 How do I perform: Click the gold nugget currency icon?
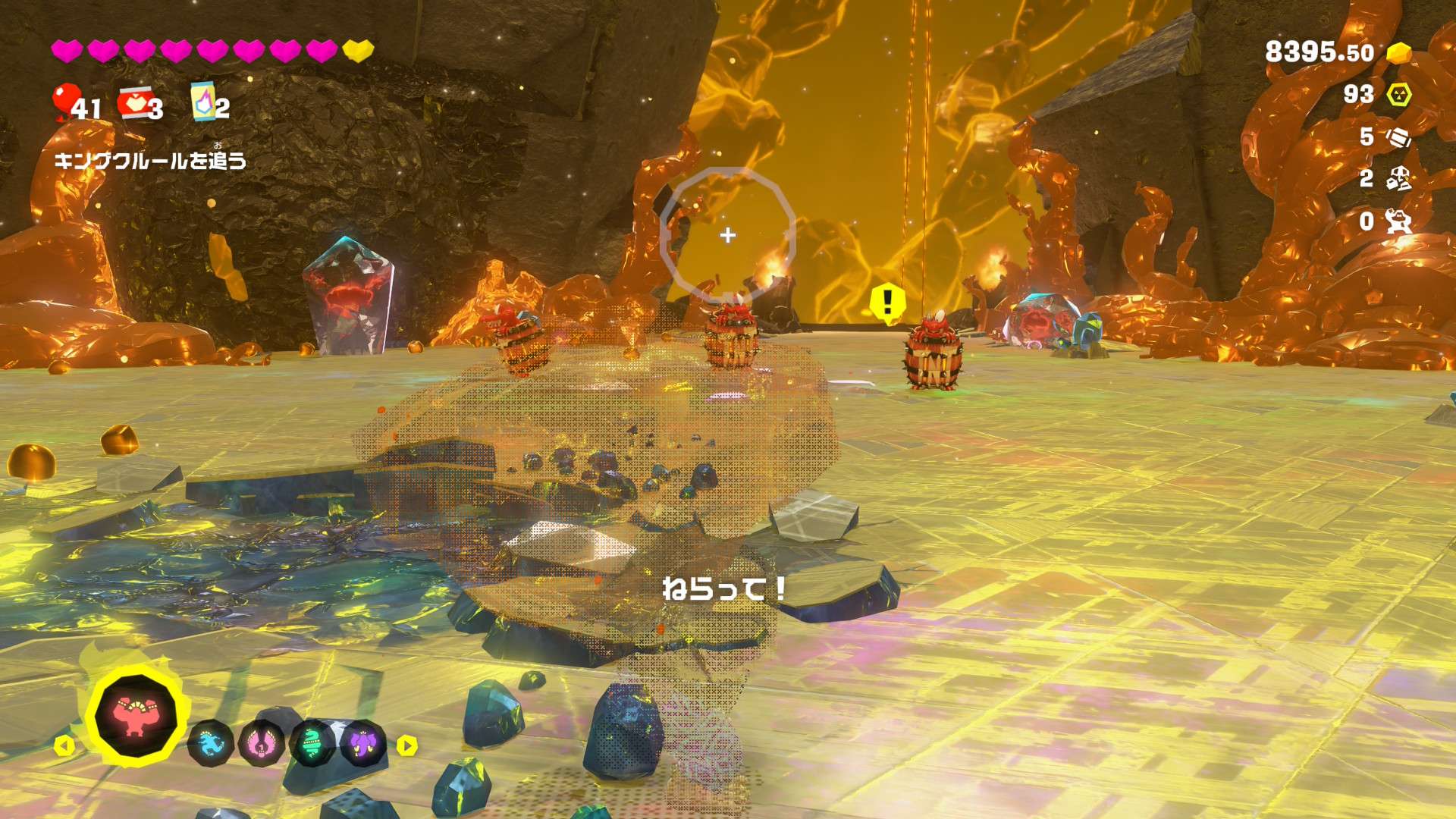(1398, 53)
